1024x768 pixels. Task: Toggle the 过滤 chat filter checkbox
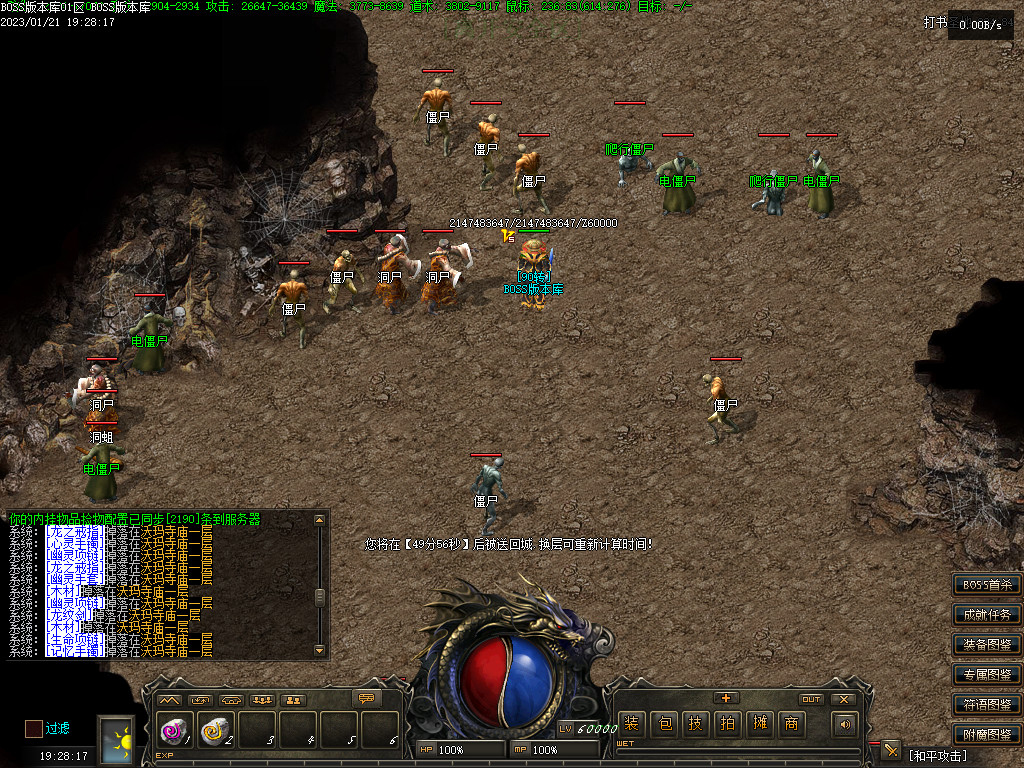[x=34, y=728]
